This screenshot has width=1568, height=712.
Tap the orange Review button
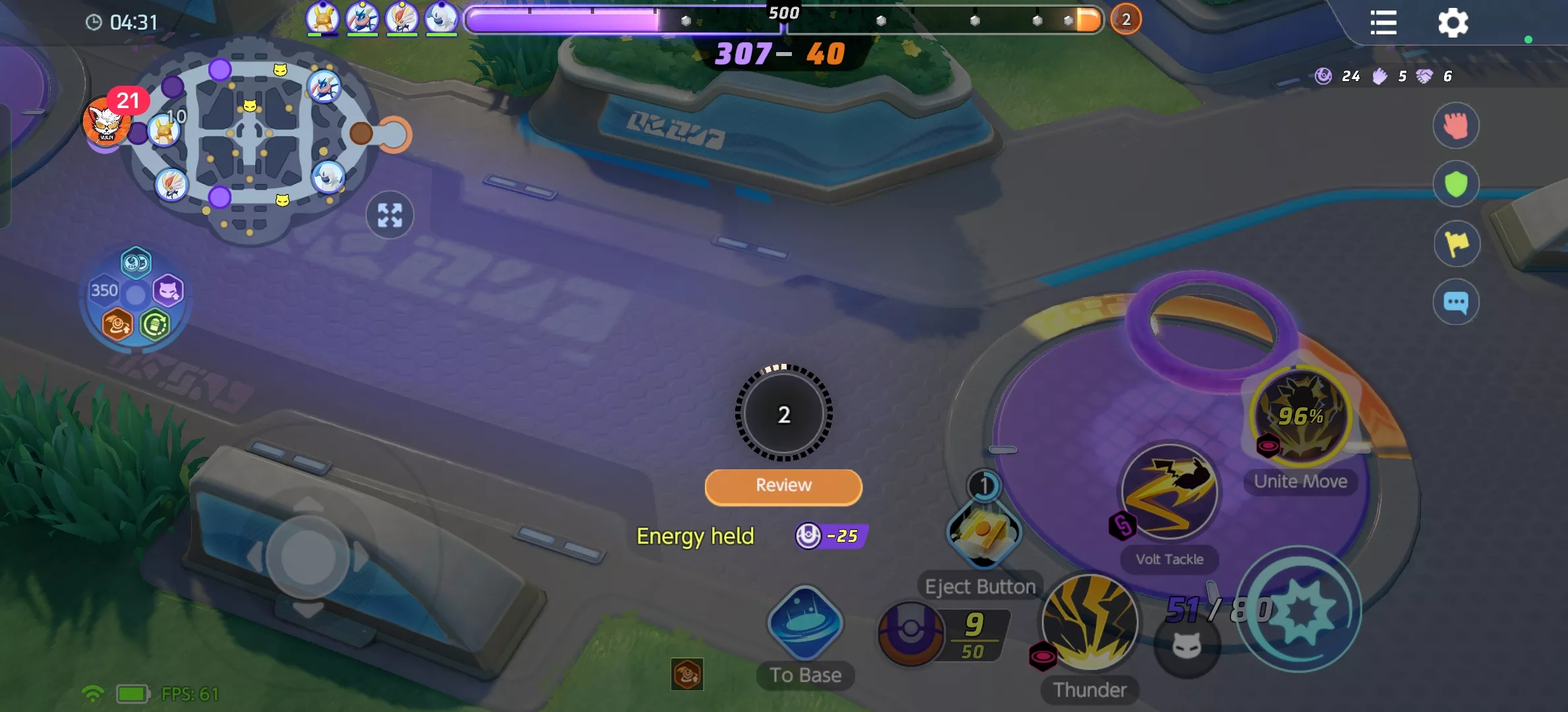click(x=783, y=487)
